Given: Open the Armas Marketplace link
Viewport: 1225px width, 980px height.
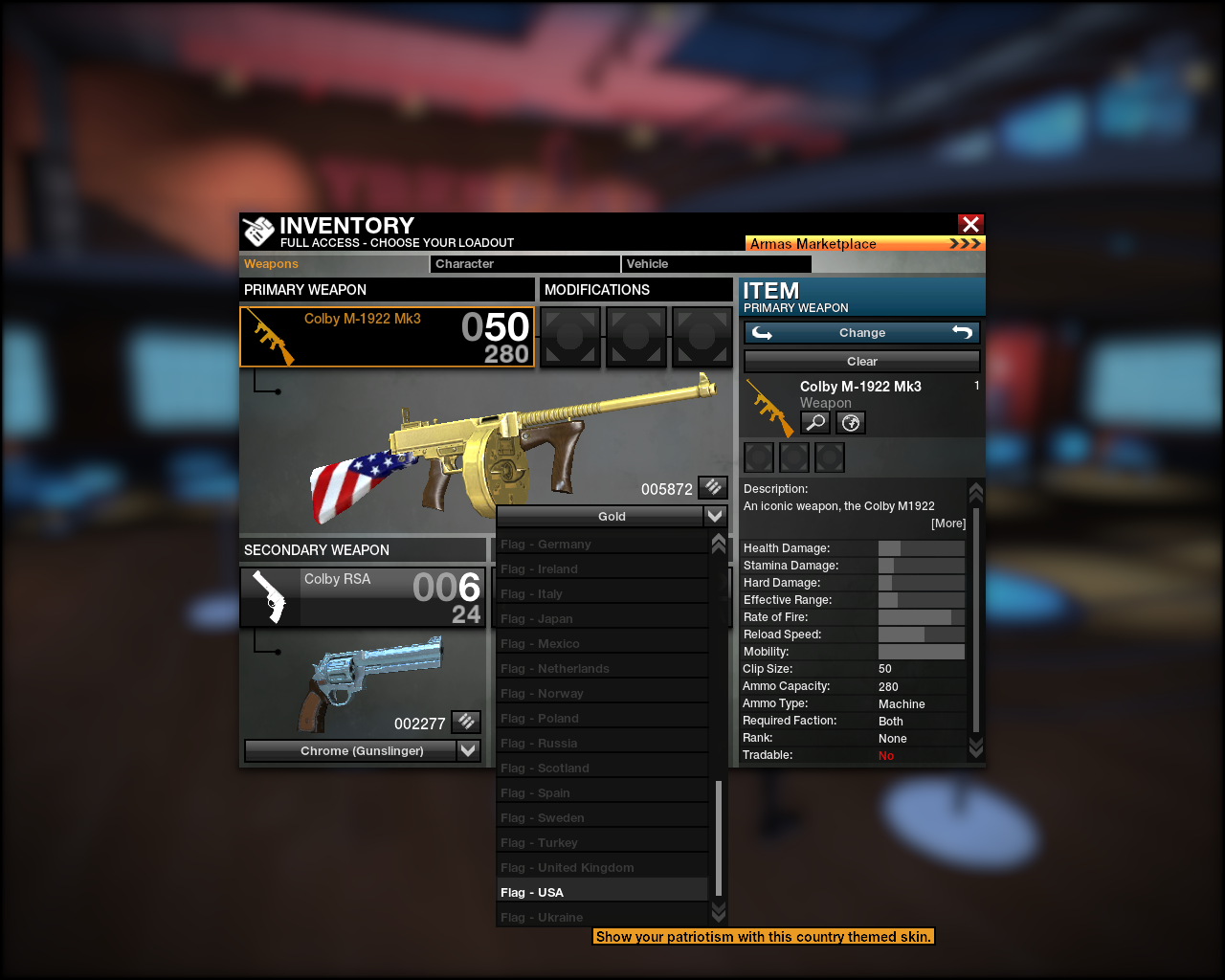Looking at the screenshot, I should 863,243.
